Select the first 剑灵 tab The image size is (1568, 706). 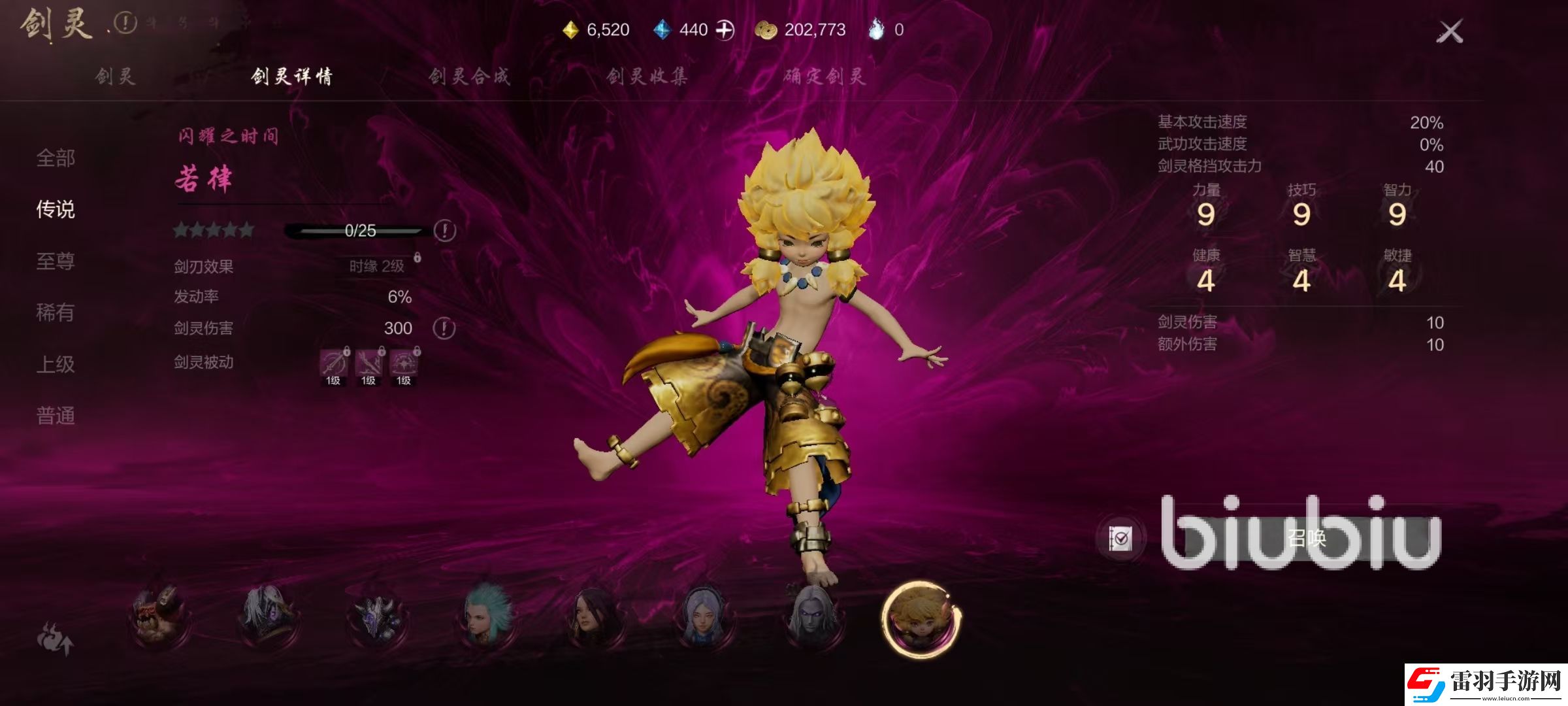115,76
